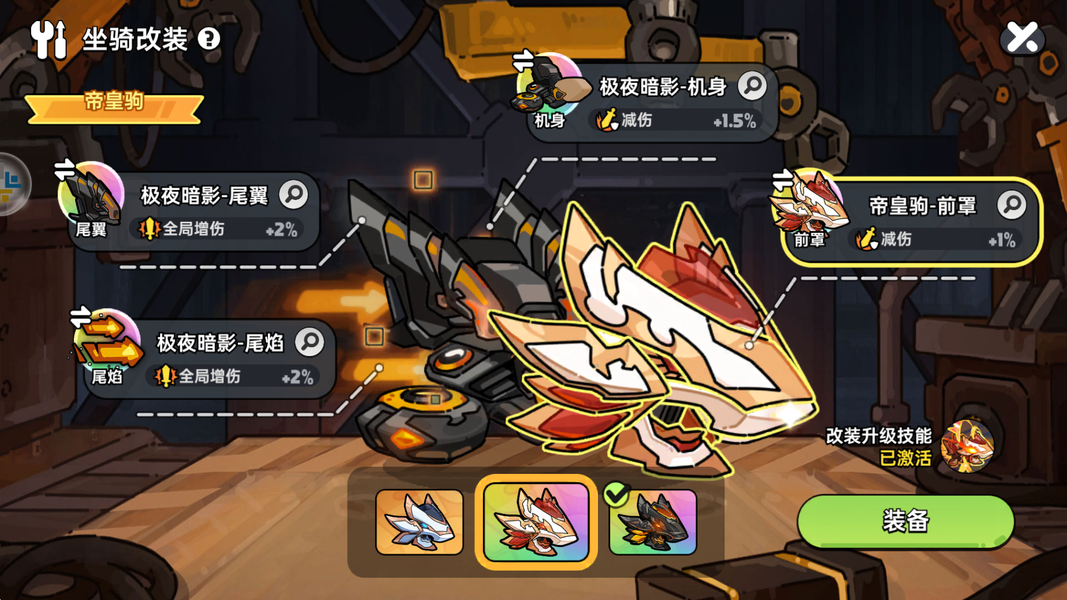The width and height of the screenshot is (1067, 600).
Task: Inspect 极夜暗影-尾翼 with its magnifier
Action: coord(294,194)
